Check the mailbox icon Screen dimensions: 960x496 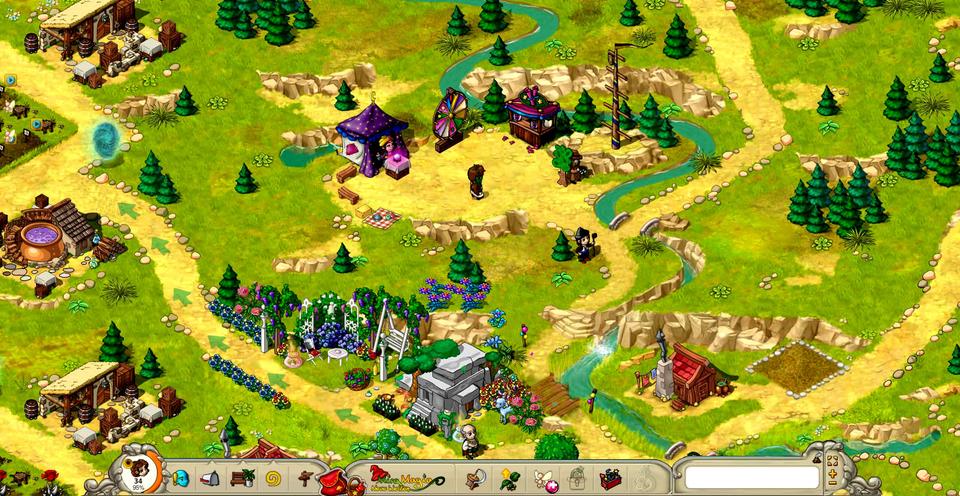213,478
